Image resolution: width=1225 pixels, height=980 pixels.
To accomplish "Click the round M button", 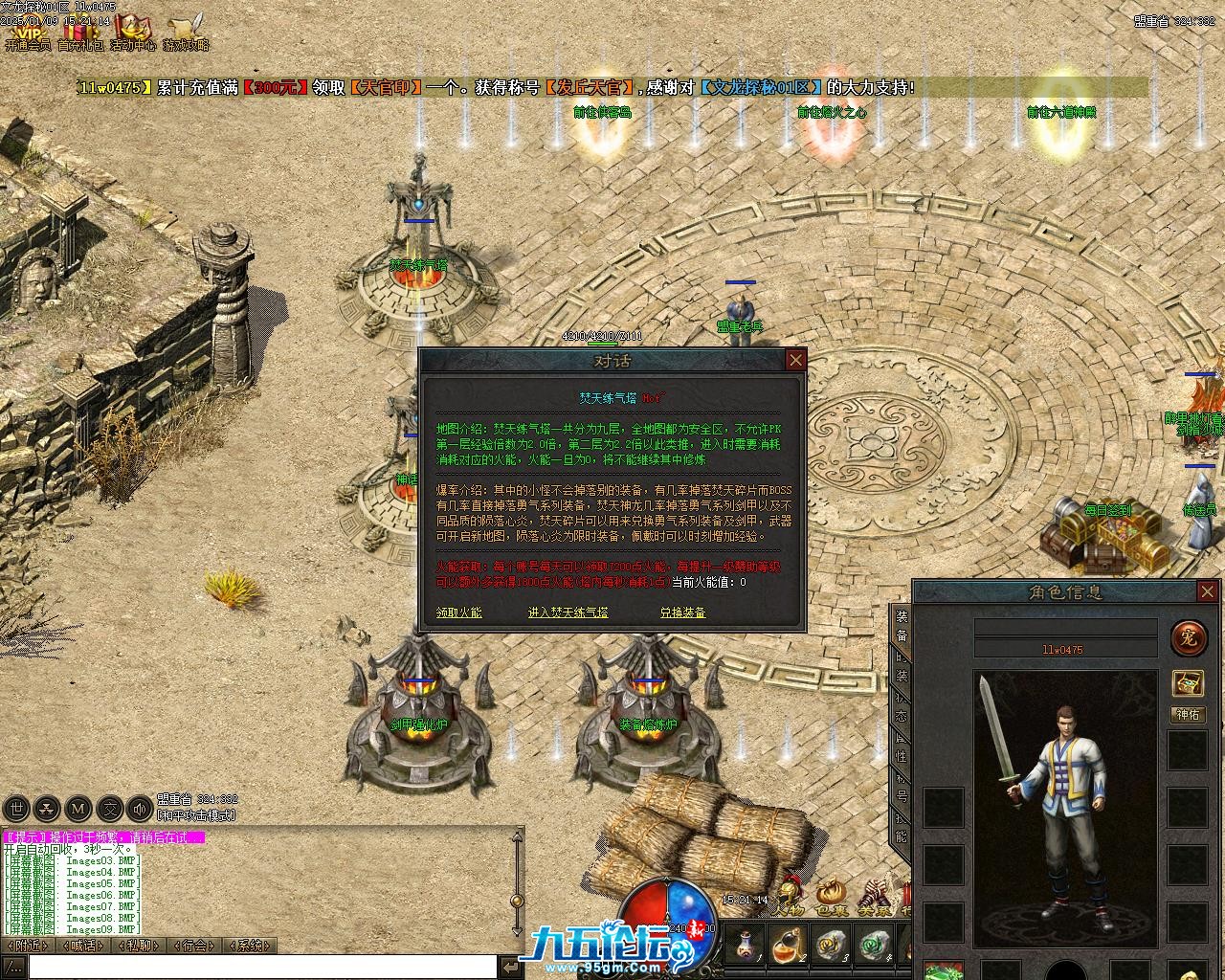I will pos(78,809).
